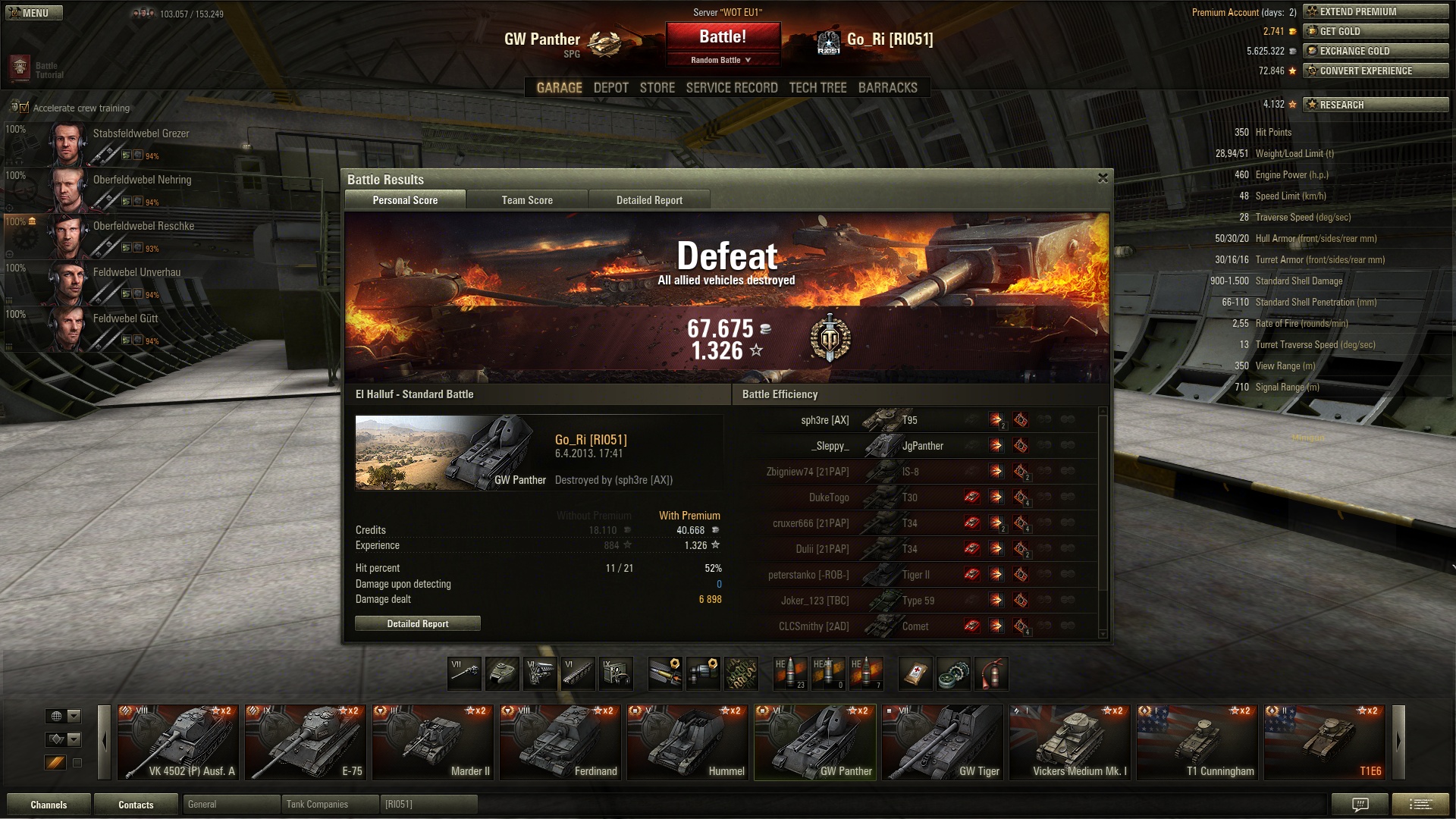Toggle Accelerate crew training checkbox

click(x=24, y=108)
